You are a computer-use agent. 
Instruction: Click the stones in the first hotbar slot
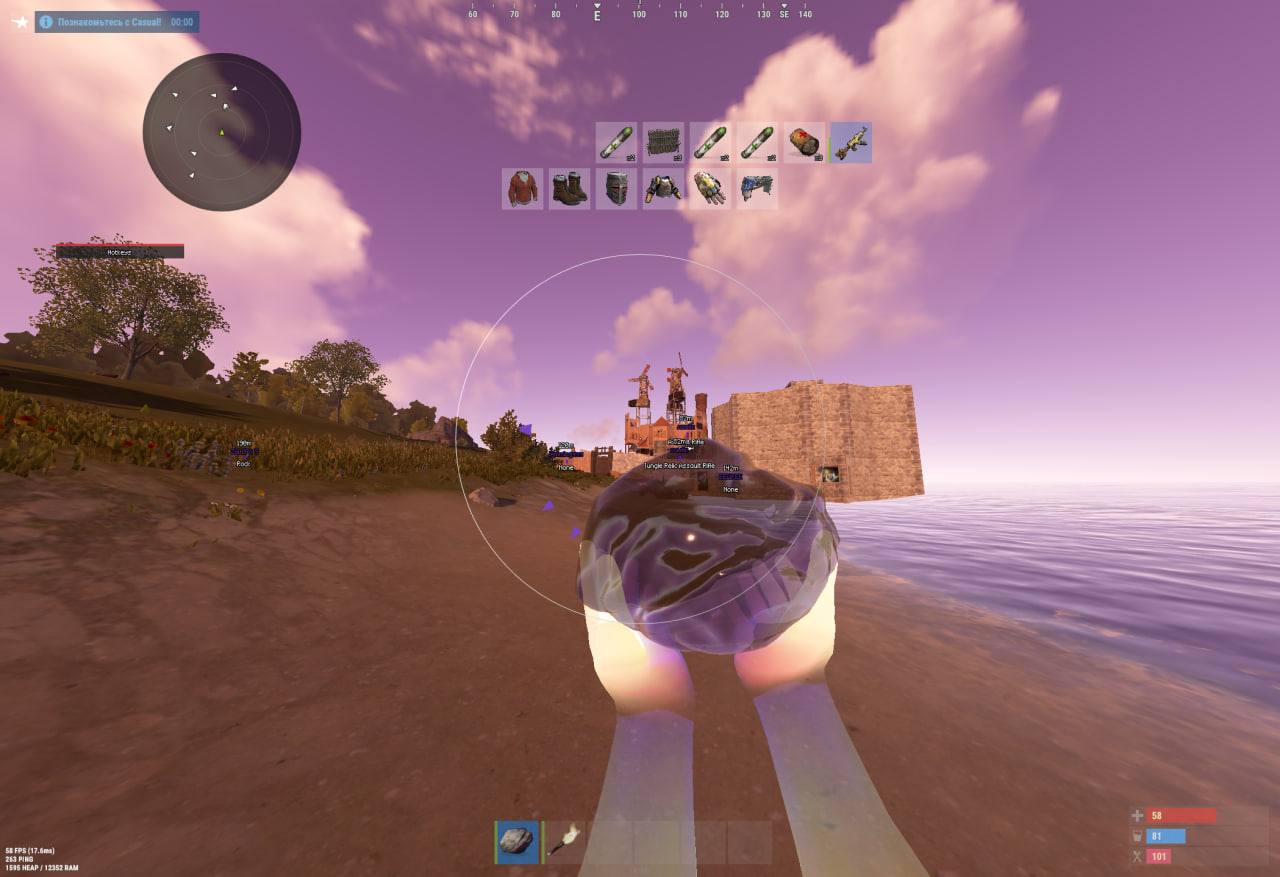516,841
